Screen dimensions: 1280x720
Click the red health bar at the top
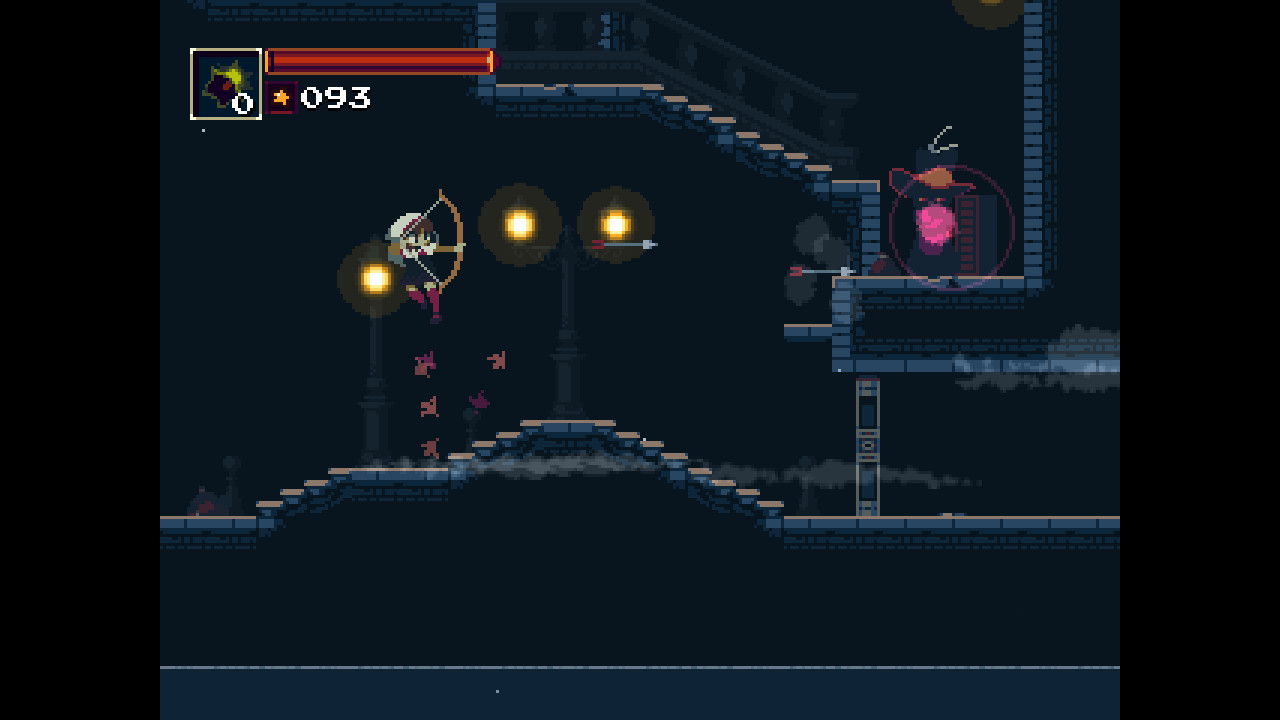point(378,62)
